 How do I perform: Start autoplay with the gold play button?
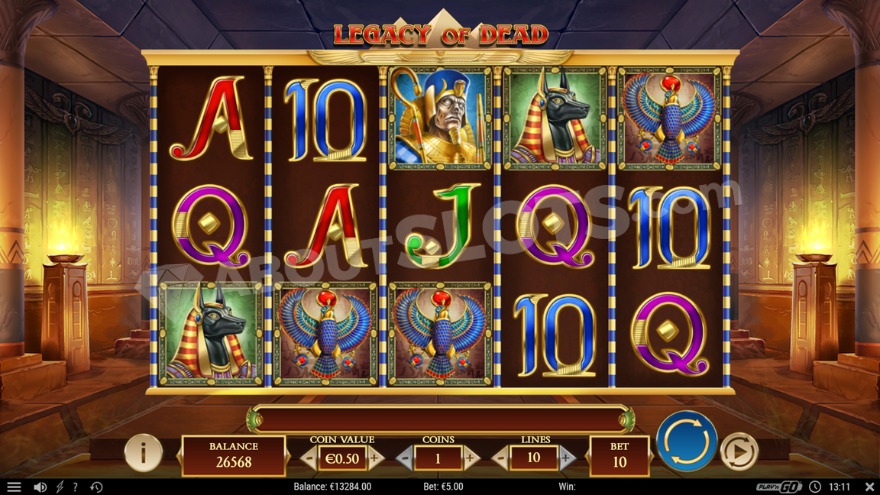tap(739, 451)
